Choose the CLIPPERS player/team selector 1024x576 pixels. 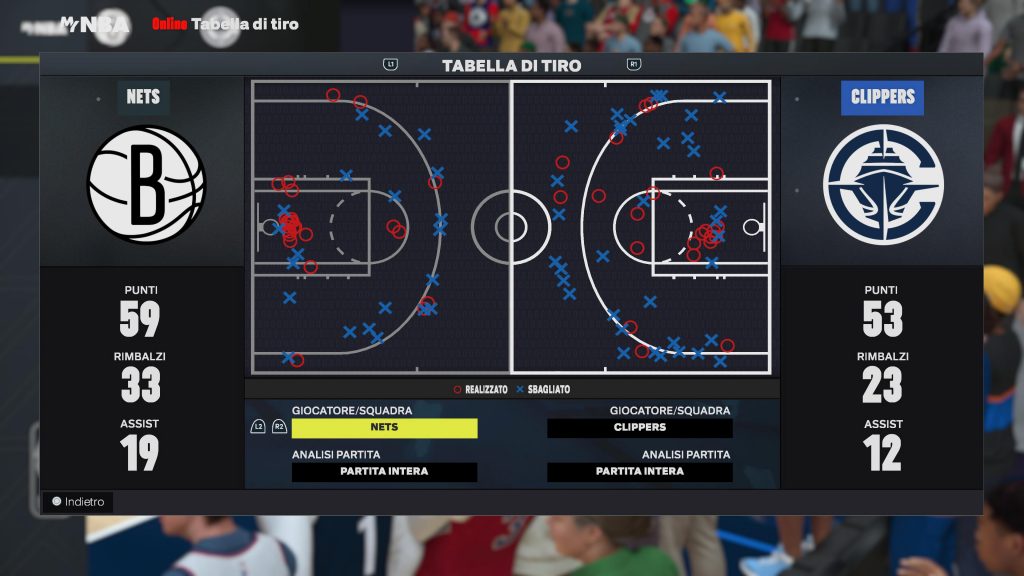point(640,428)
